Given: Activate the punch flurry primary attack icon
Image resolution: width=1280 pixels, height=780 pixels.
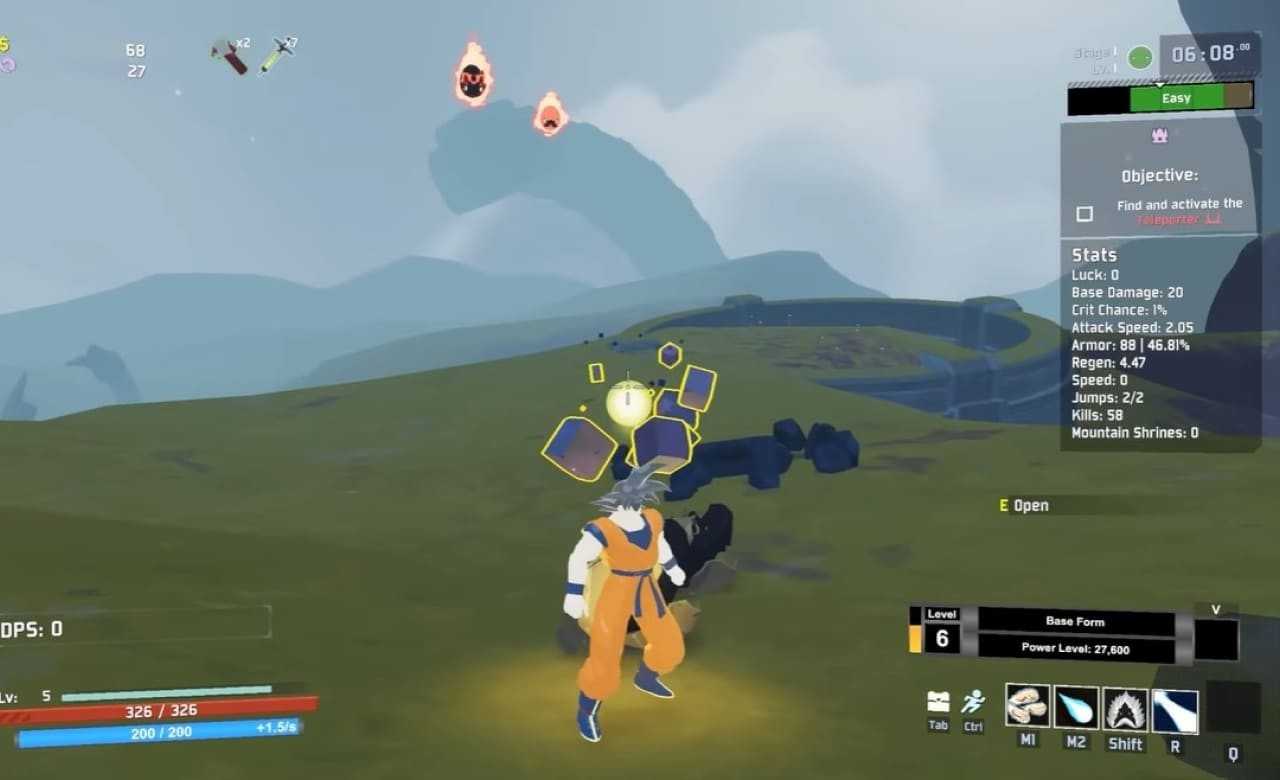Looking at the screenshot, I should coord(1027,707).
